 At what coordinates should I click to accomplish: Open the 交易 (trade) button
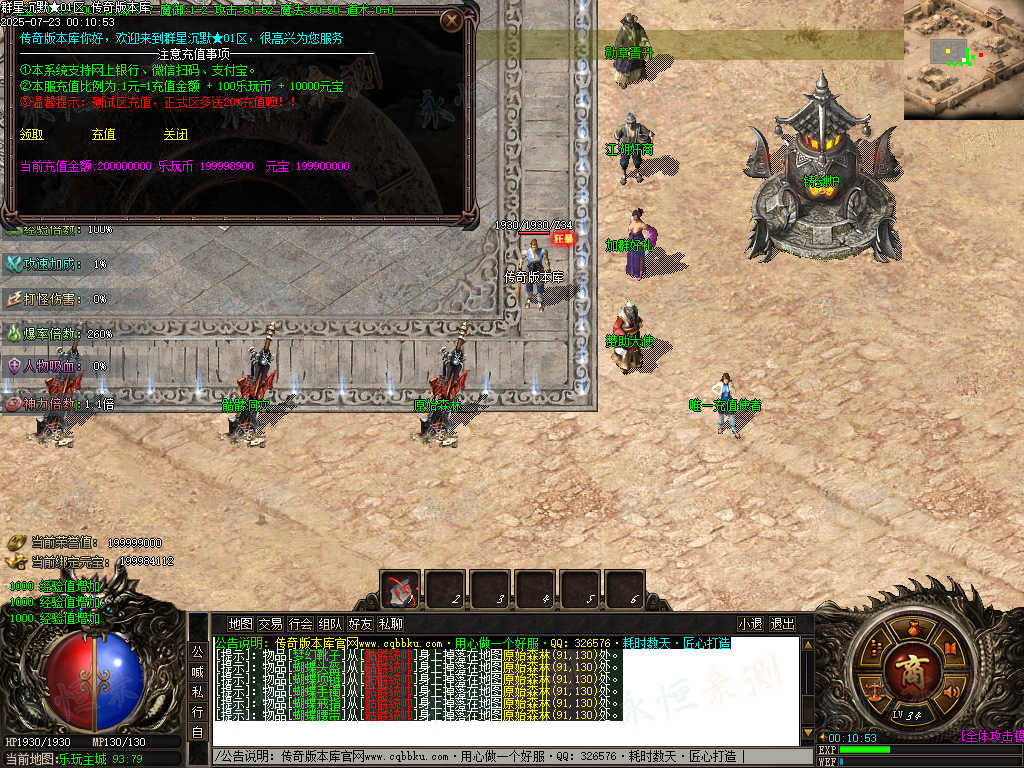tap(270, 624)
